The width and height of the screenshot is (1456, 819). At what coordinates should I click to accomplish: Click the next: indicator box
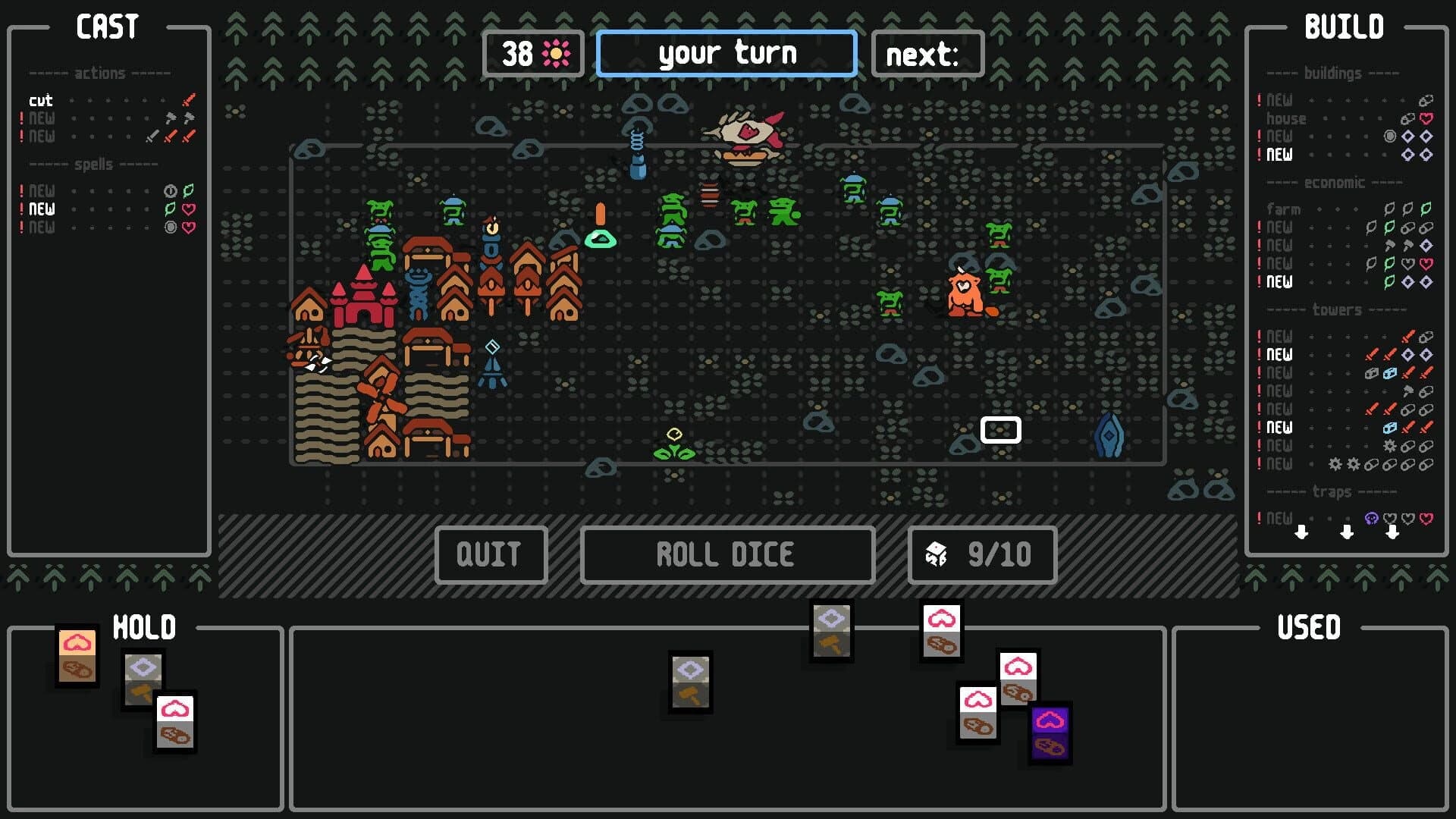point(927,54)
